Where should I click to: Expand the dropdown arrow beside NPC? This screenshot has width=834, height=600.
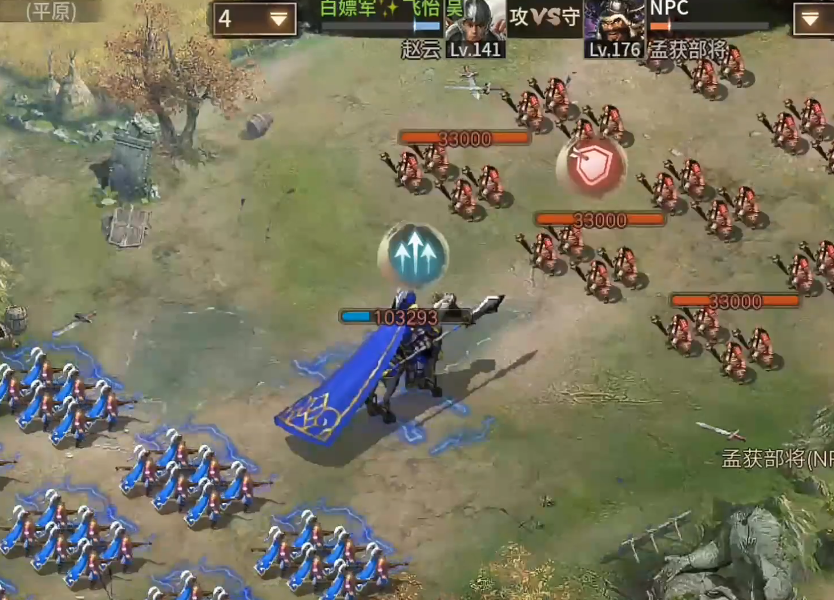[812, 18]
